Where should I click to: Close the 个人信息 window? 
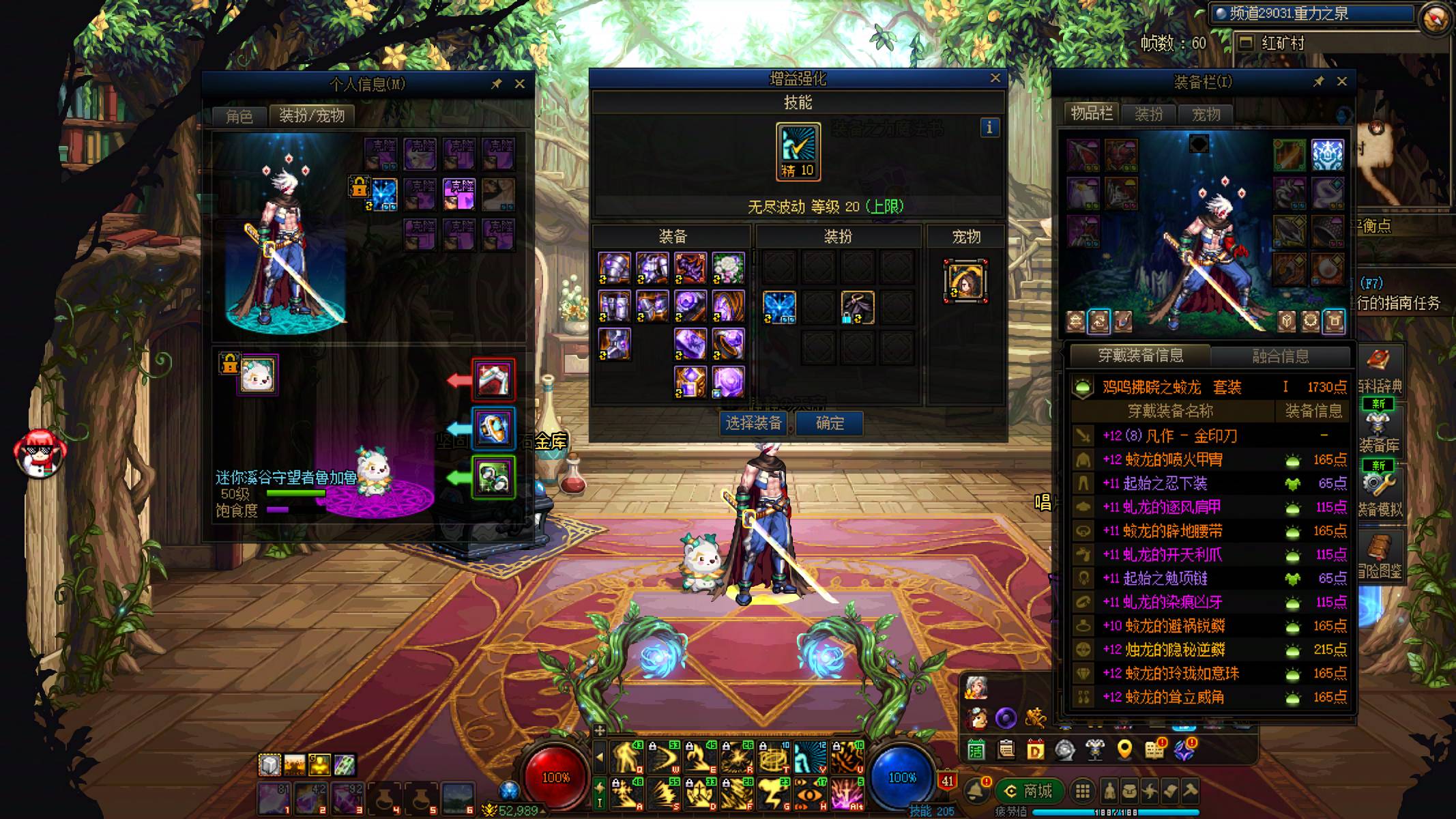(x=520, y=84)
